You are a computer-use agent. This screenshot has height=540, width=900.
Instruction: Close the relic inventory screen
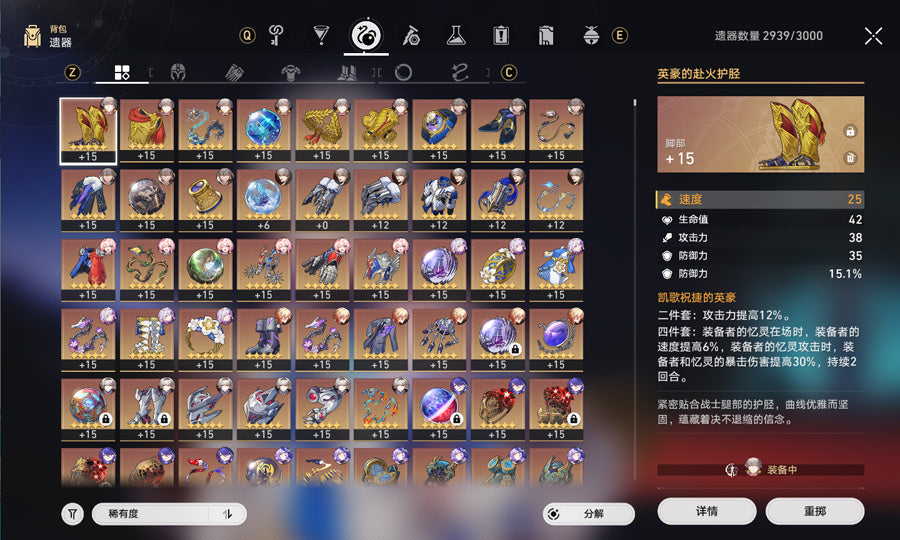pos(873,36)
